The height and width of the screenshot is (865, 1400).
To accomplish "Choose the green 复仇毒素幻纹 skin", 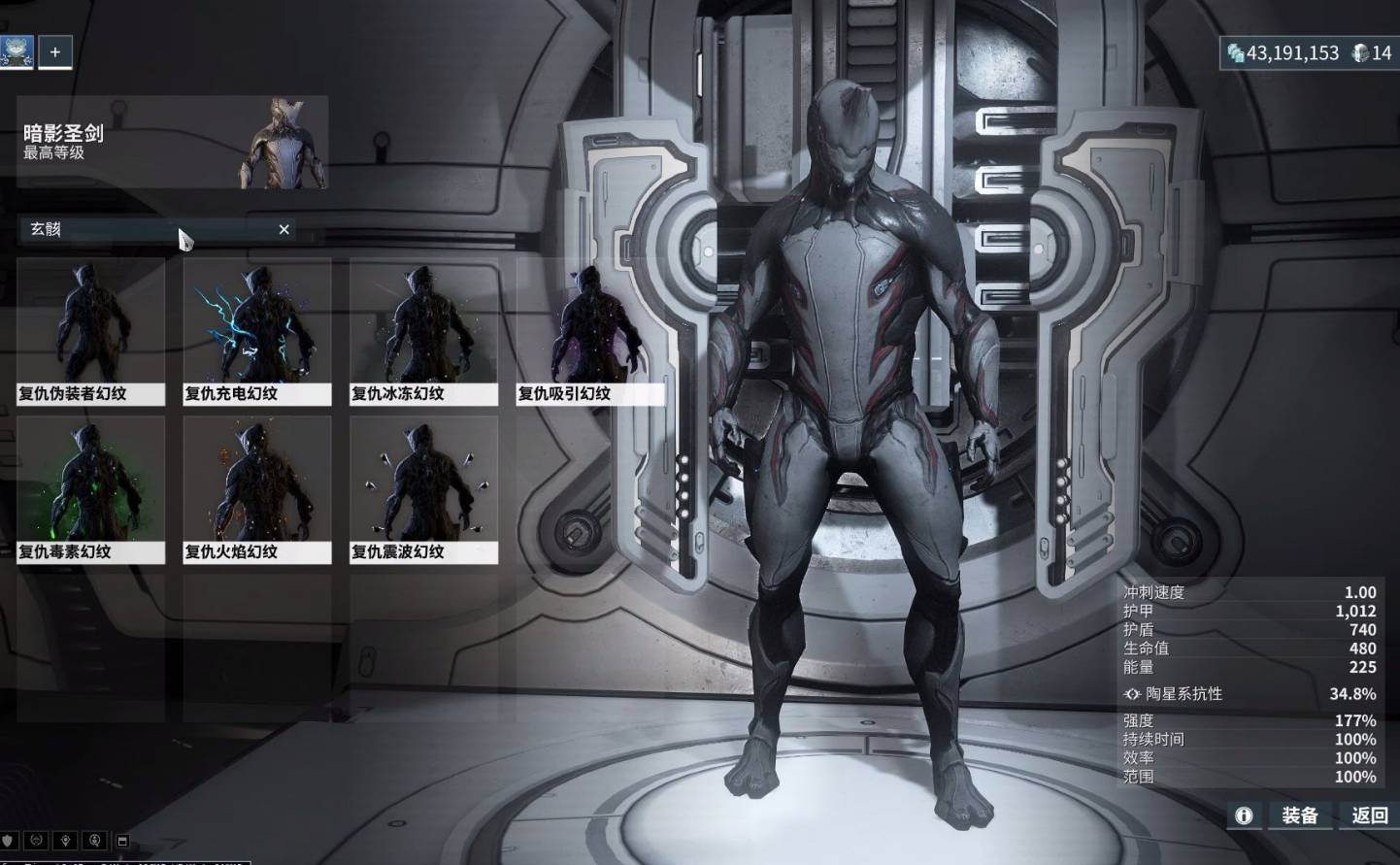I will tap(90, 488).
